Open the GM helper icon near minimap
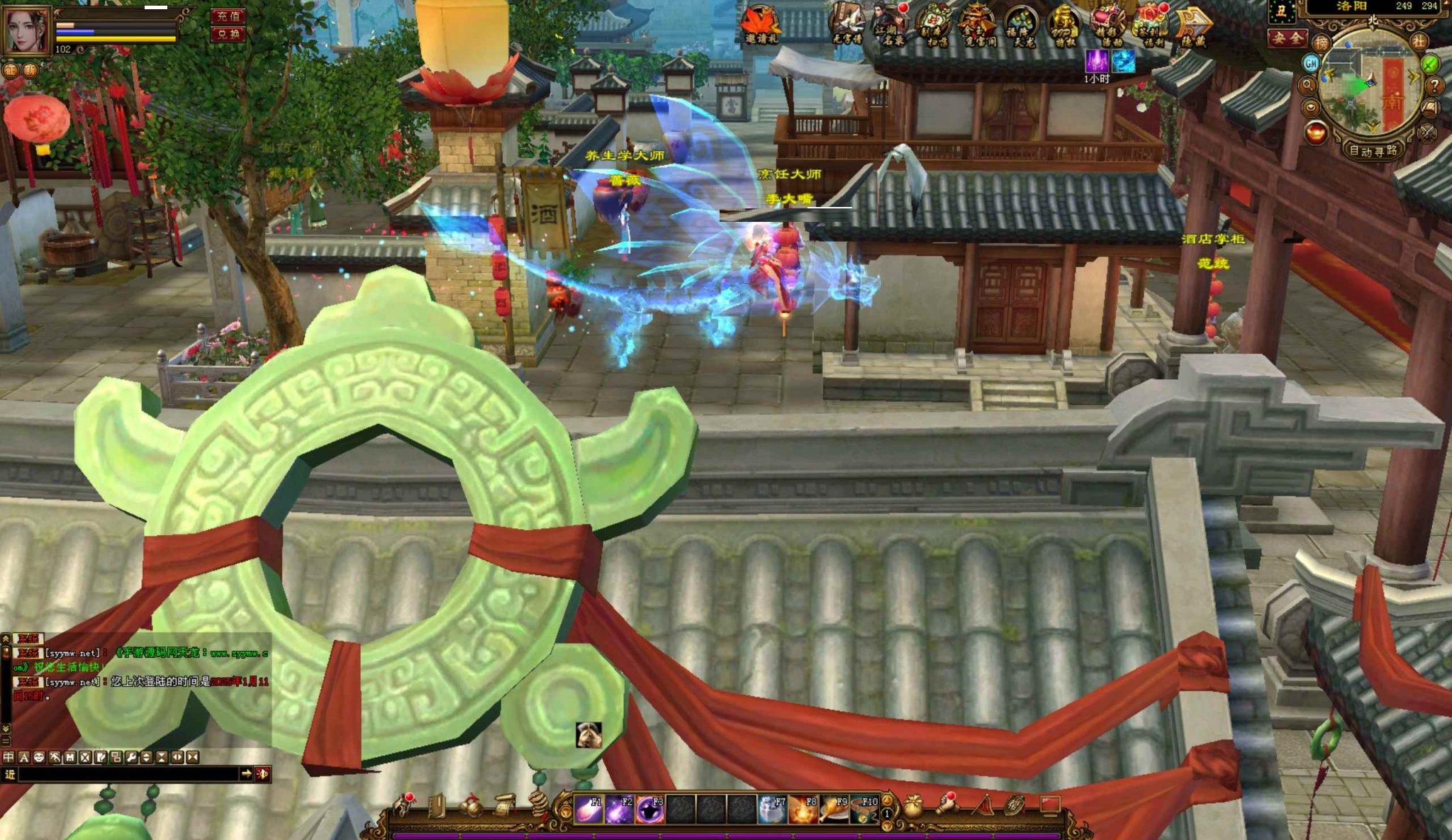 pos(1311,64)
